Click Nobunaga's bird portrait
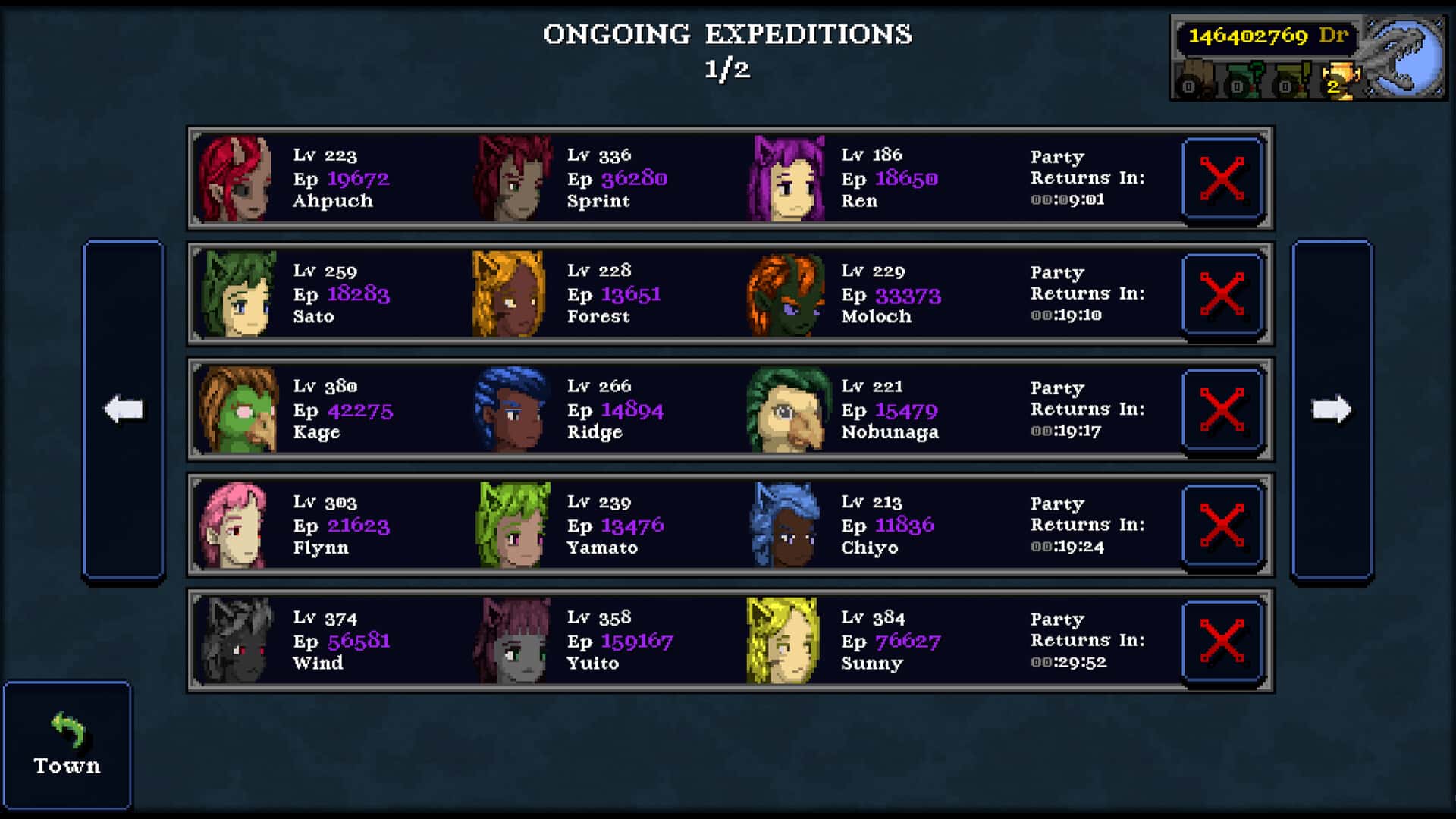The height and width of the screenshot is (819, 1456). [787, 407]
